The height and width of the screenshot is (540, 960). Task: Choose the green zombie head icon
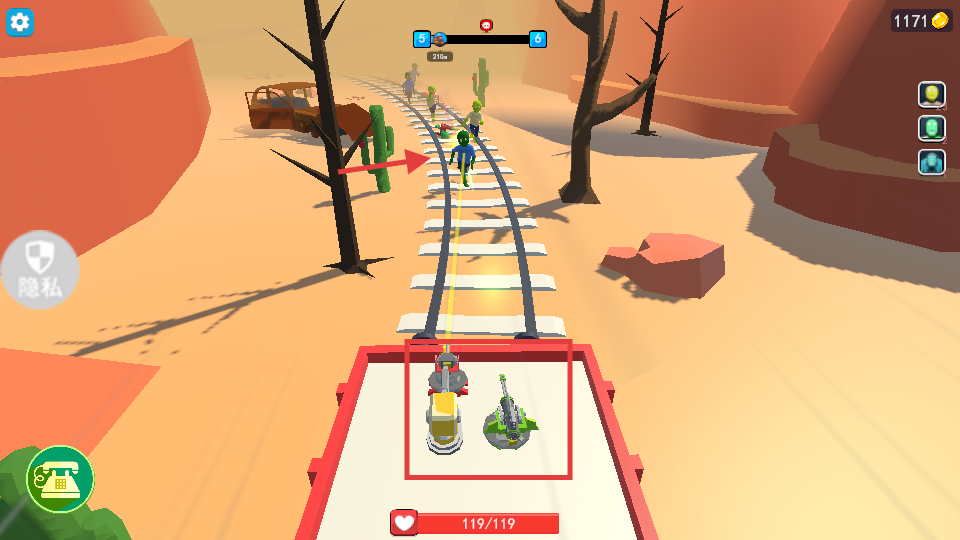(932, 128)
